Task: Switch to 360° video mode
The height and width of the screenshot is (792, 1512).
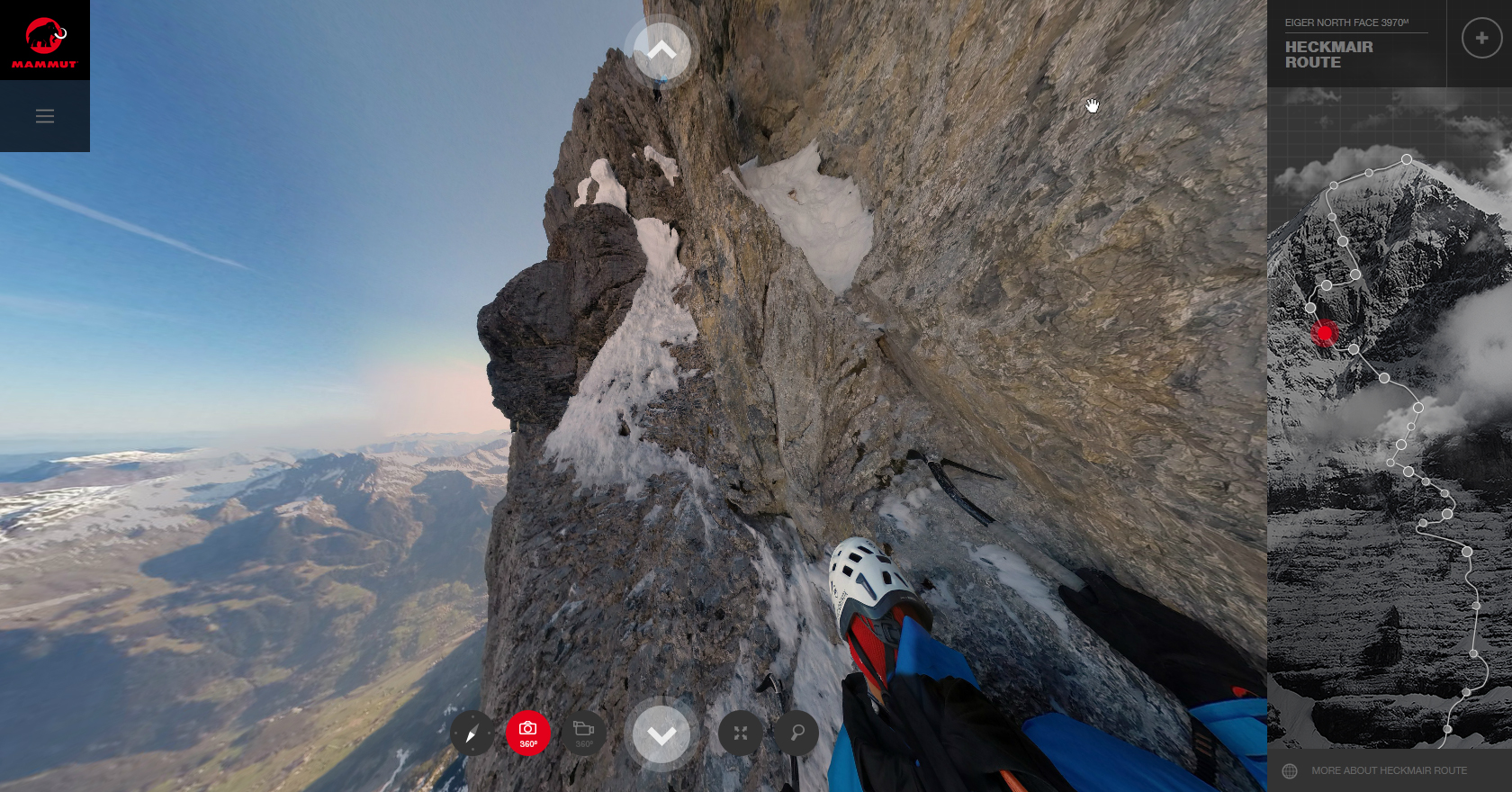Action: 584,733
